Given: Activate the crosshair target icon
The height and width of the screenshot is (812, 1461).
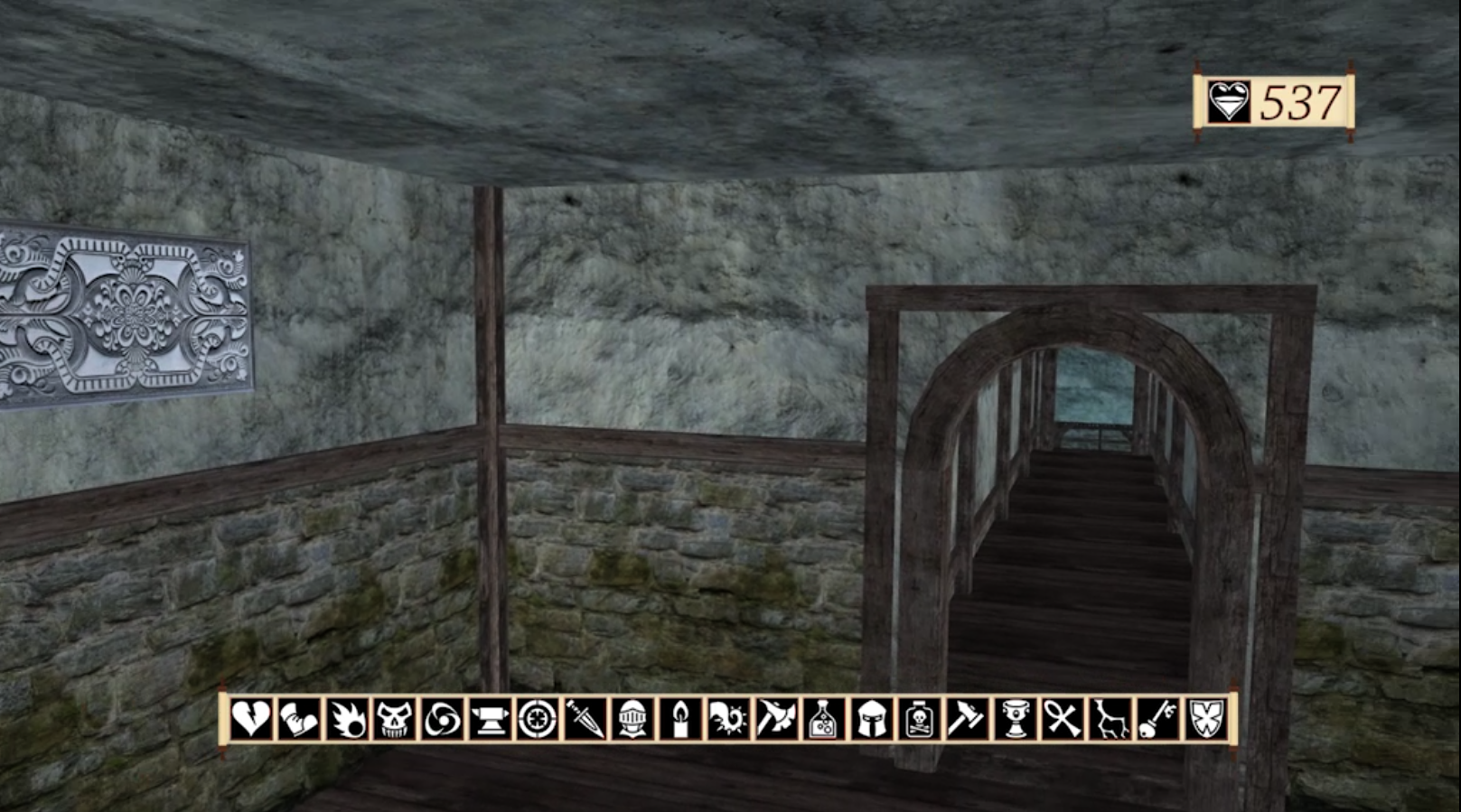Looking at the screenshot, I should tap(538, 720).
